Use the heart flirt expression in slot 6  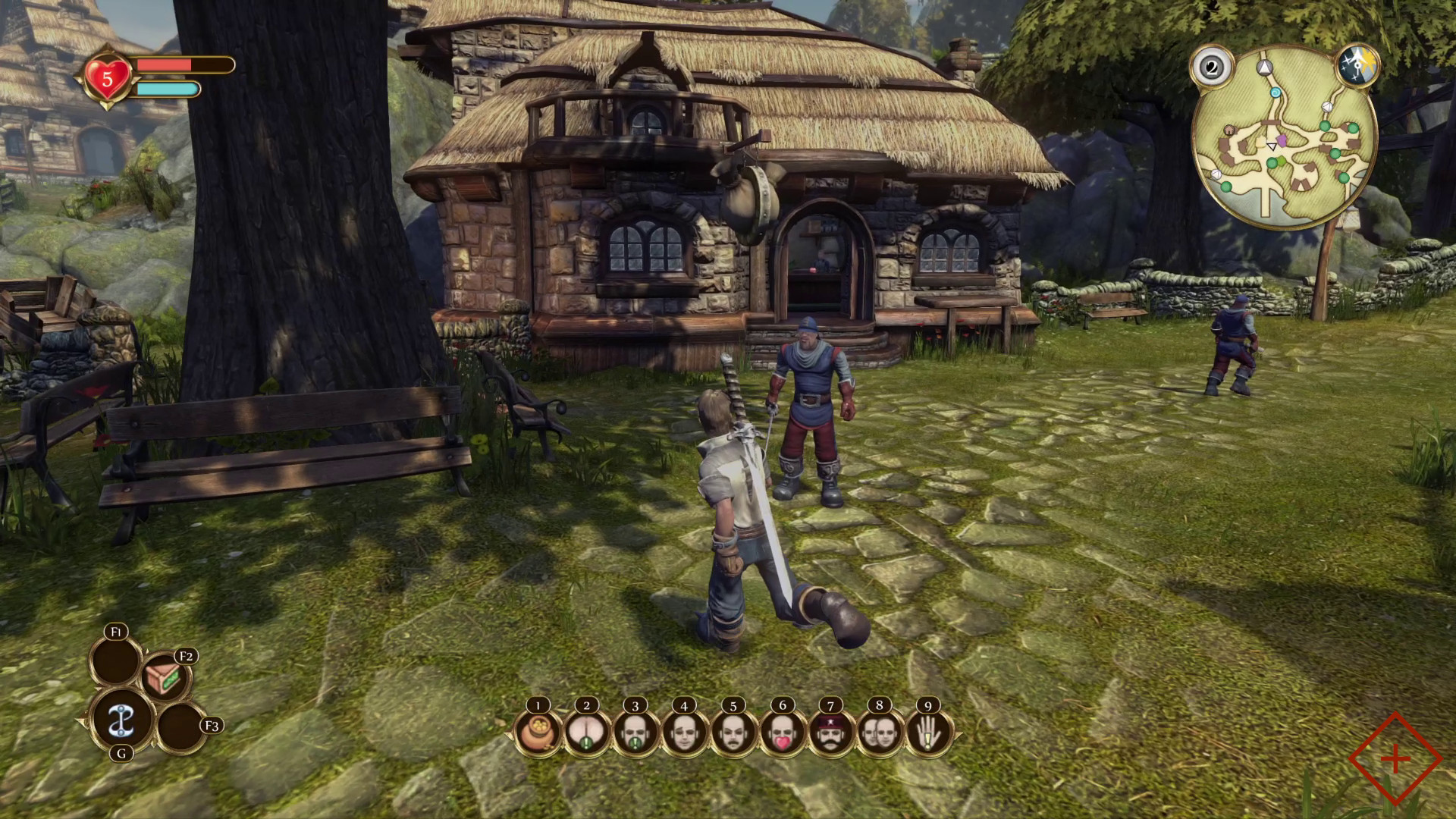point(783,734)
